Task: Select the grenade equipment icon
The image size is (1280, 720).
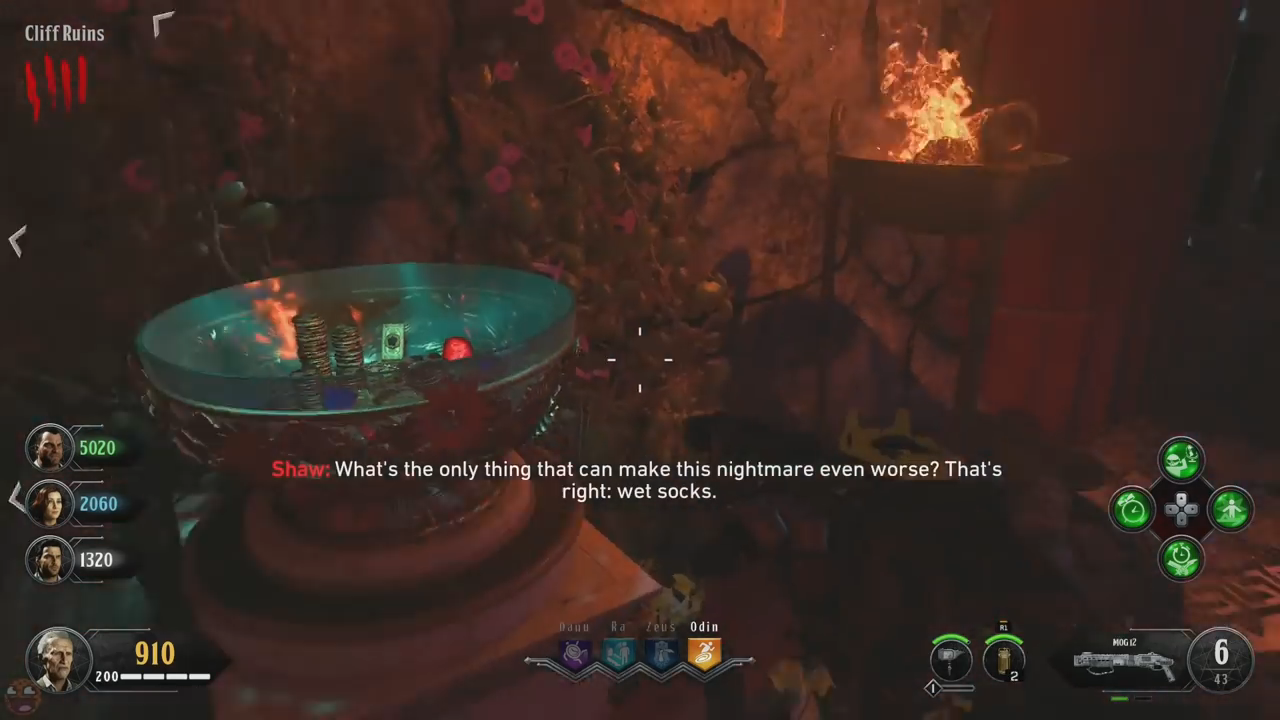Action: pyautogui.click(x=1003, y=661)
